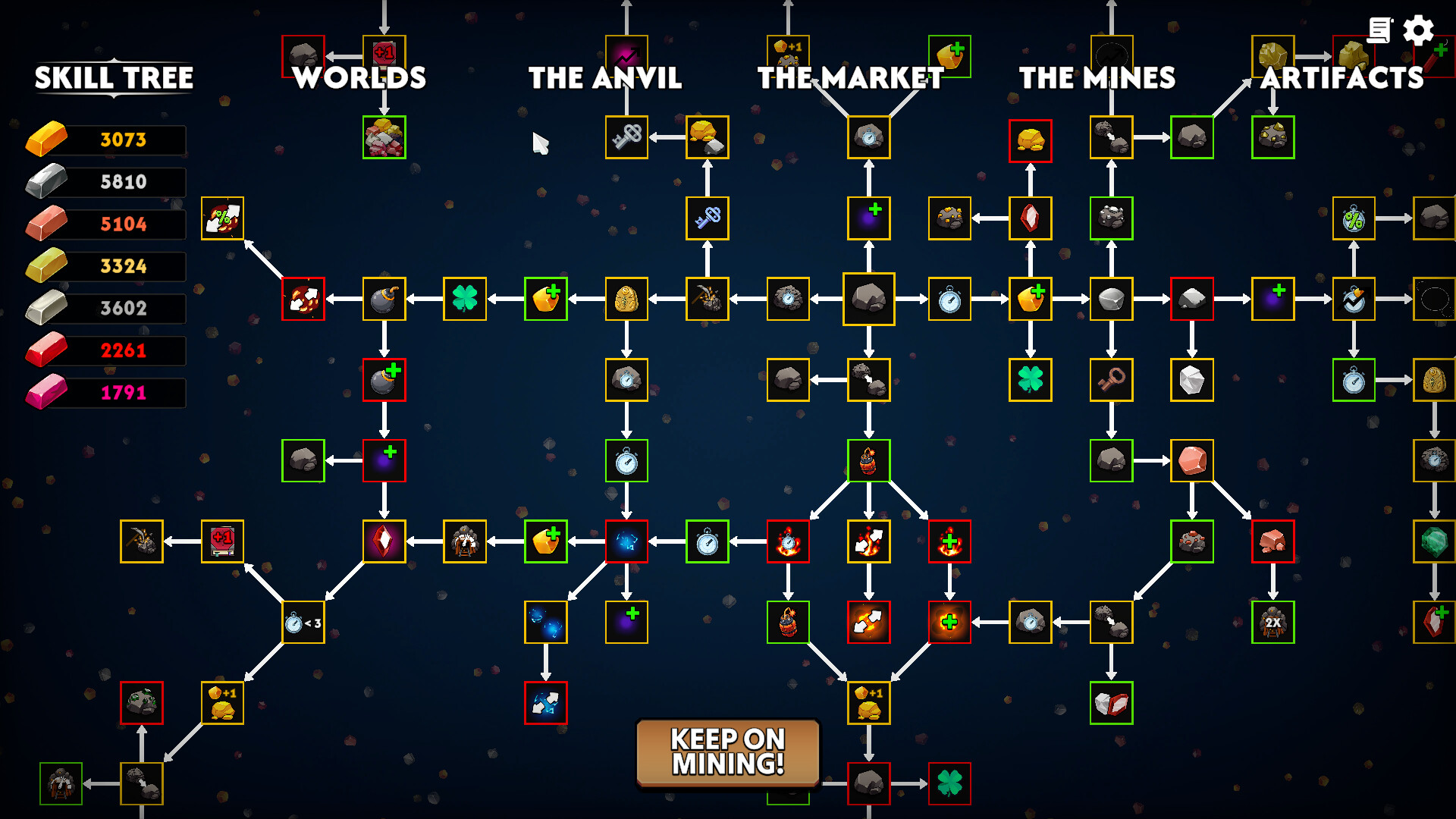Click the changelog scroll icon top right

[1382, 30]
